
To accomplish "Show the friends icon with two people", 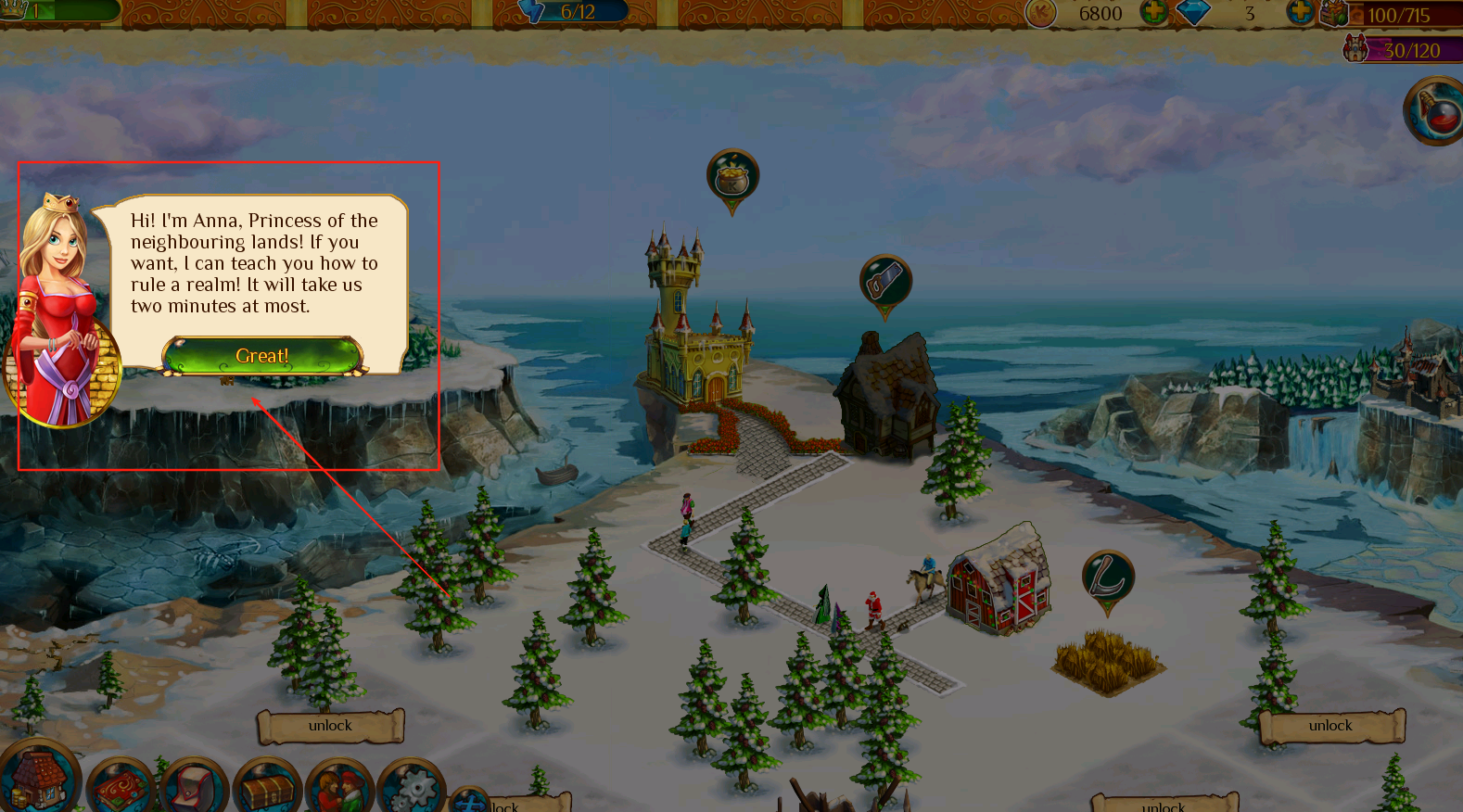I will (339, 788).
